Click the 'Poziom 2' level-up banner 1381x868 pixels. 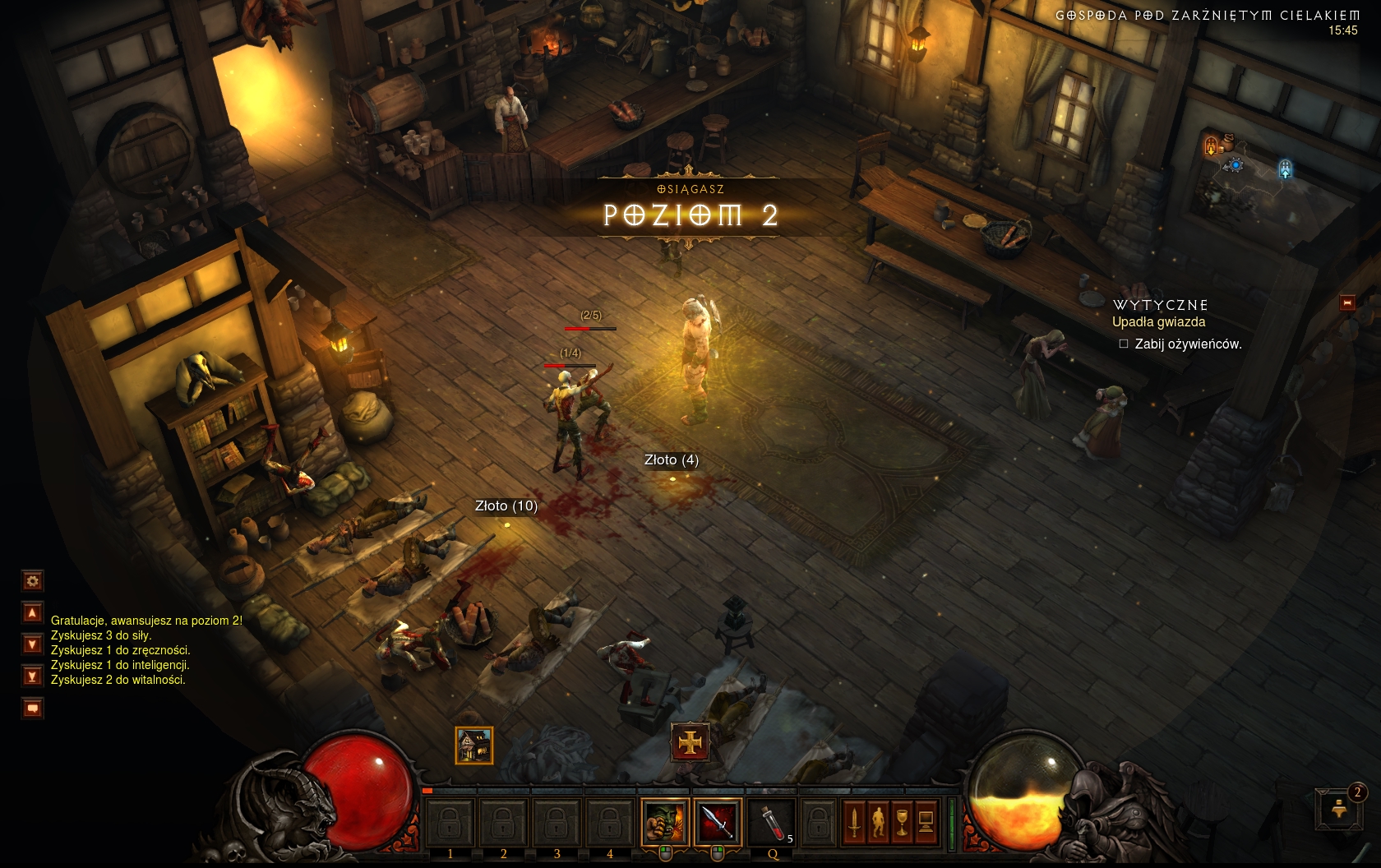coord(689,215)
